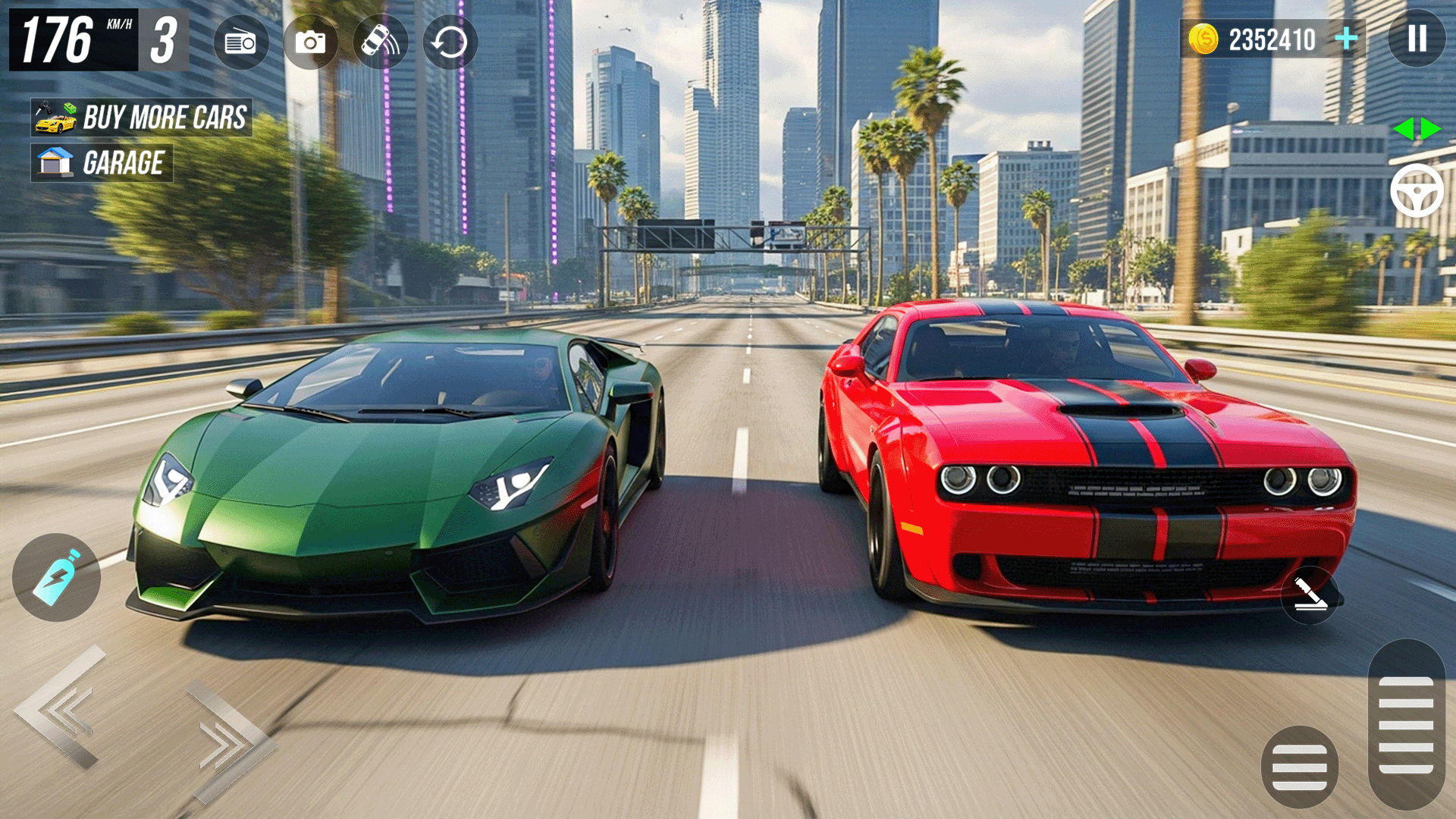This screenshot has width=1456, height=819.
Task: Pause the game
Action: point(1417,39)
